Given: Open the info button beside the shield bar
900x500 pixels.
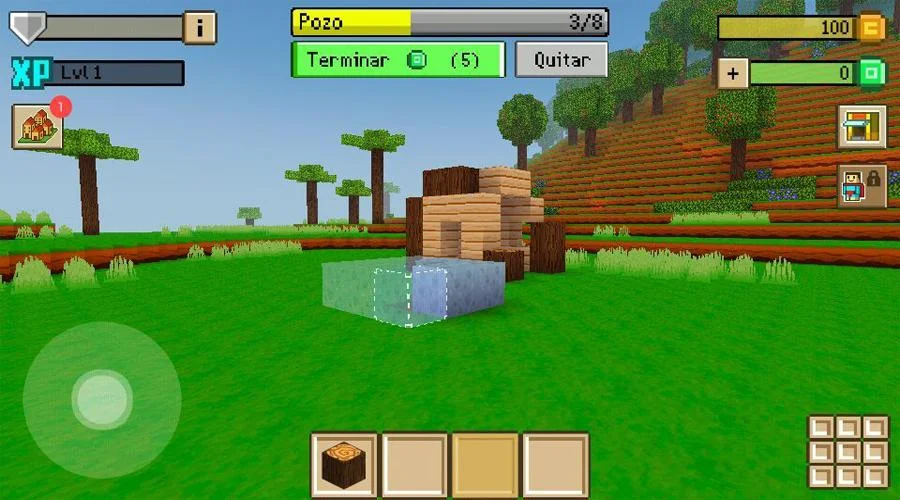Looking at the screenshot, I should tap(200, 28).
